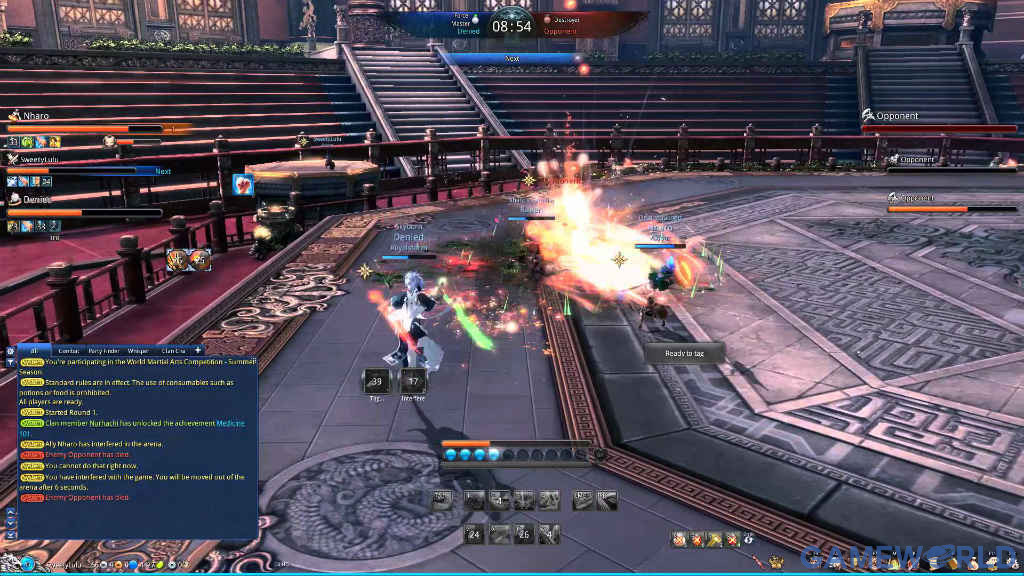Activate the skill showing cooldown 17
The width and height of the screenshot is (1024, 576).
pyautogui.click(x=413, y=381)
